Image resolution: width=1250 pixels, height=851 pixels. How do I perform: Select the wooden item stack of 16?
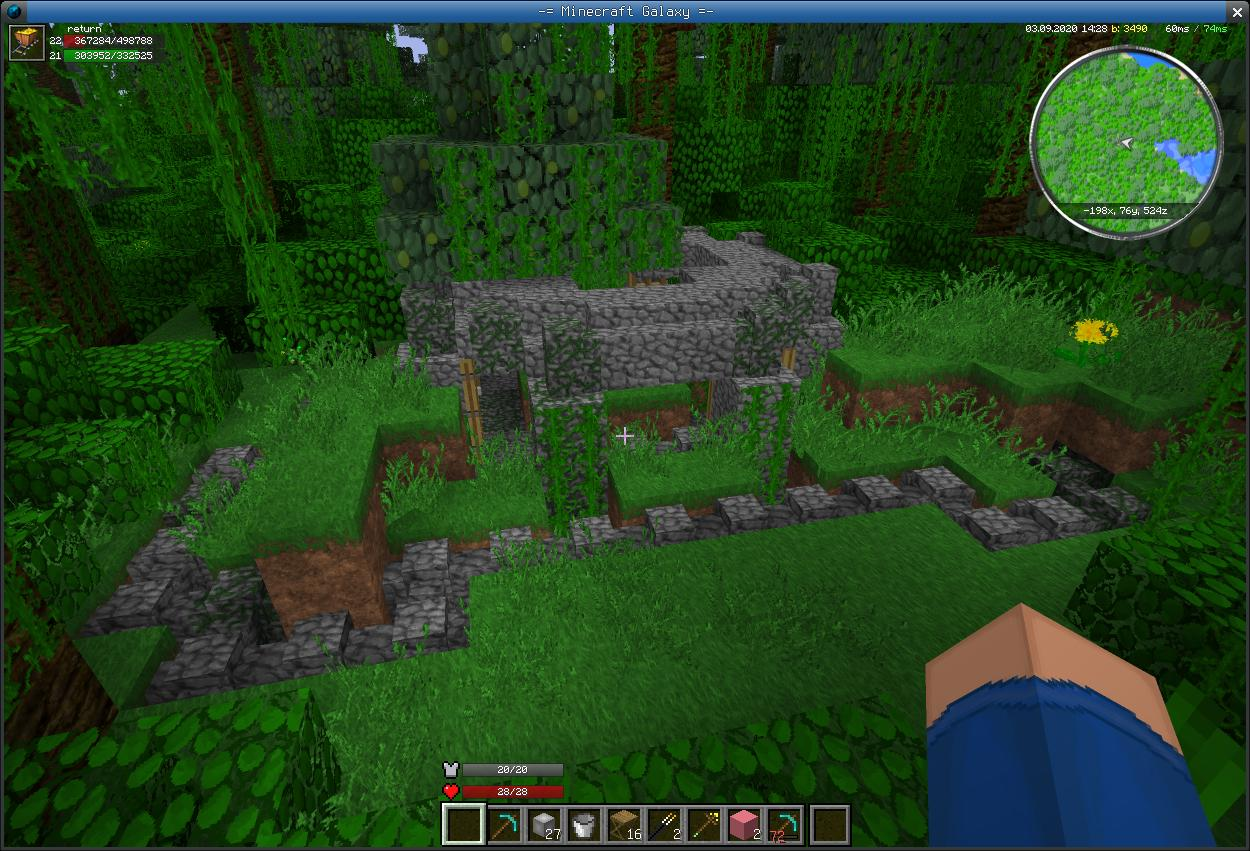pyautogui.click(x=625, y=825)
